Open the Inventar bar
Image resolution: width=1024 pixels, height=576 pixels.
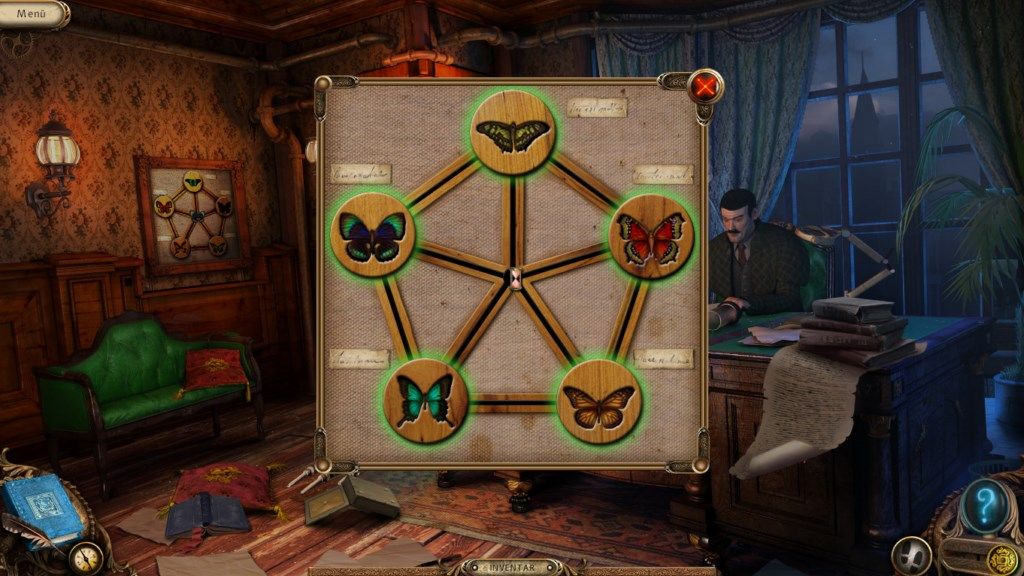511,567
